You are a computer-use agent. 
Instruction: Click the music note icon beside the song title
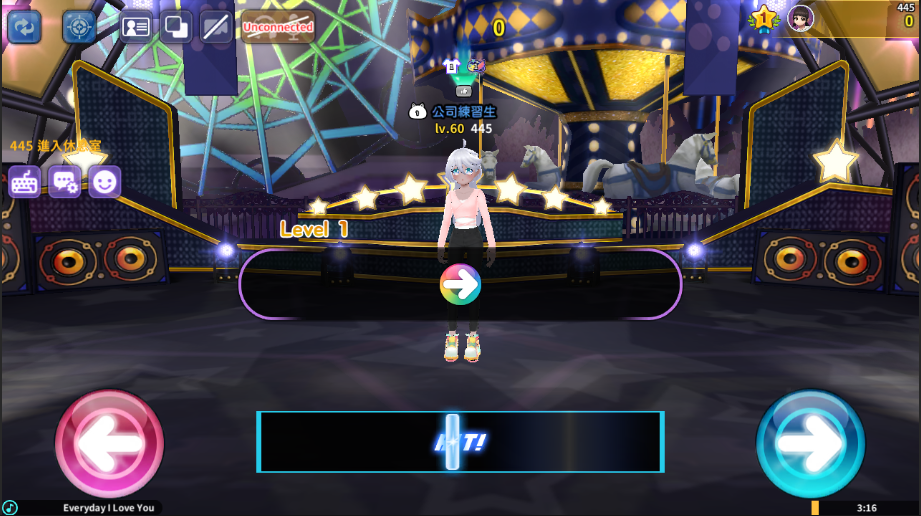(10, 508)
